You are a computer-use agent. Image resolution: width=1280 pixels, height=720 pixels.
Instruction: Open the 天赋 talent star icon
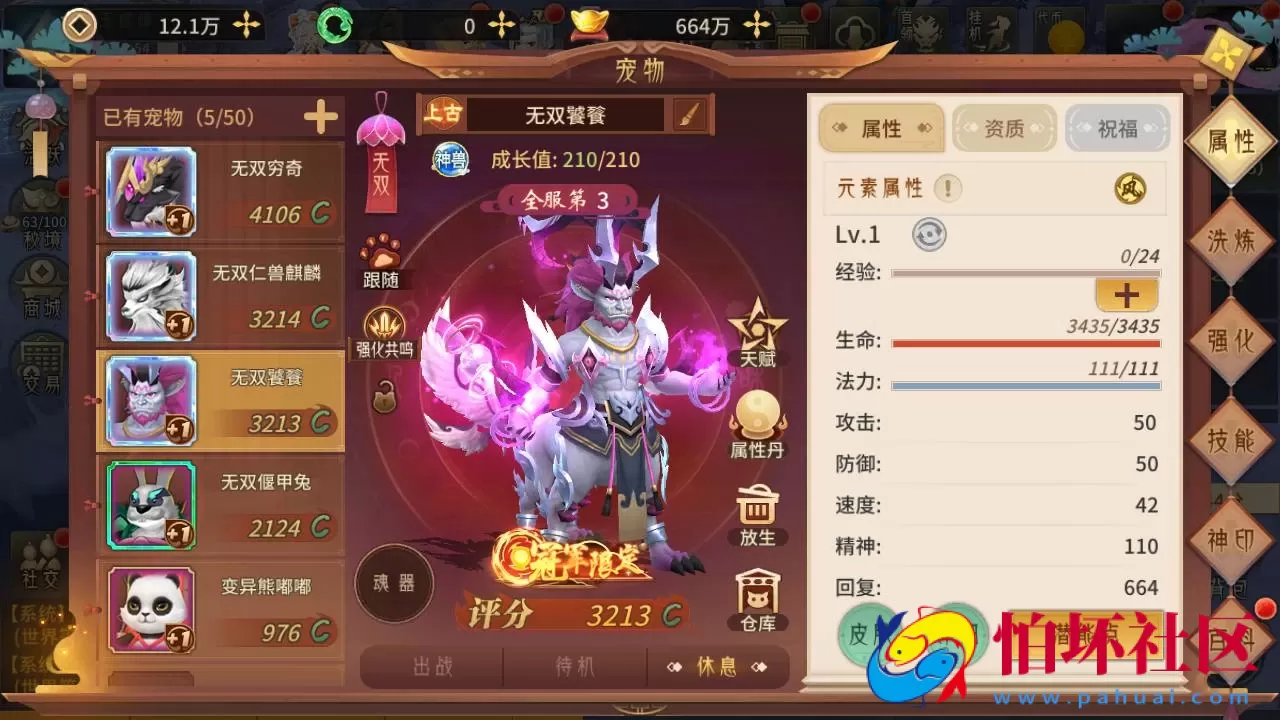(x=757, y=331)
